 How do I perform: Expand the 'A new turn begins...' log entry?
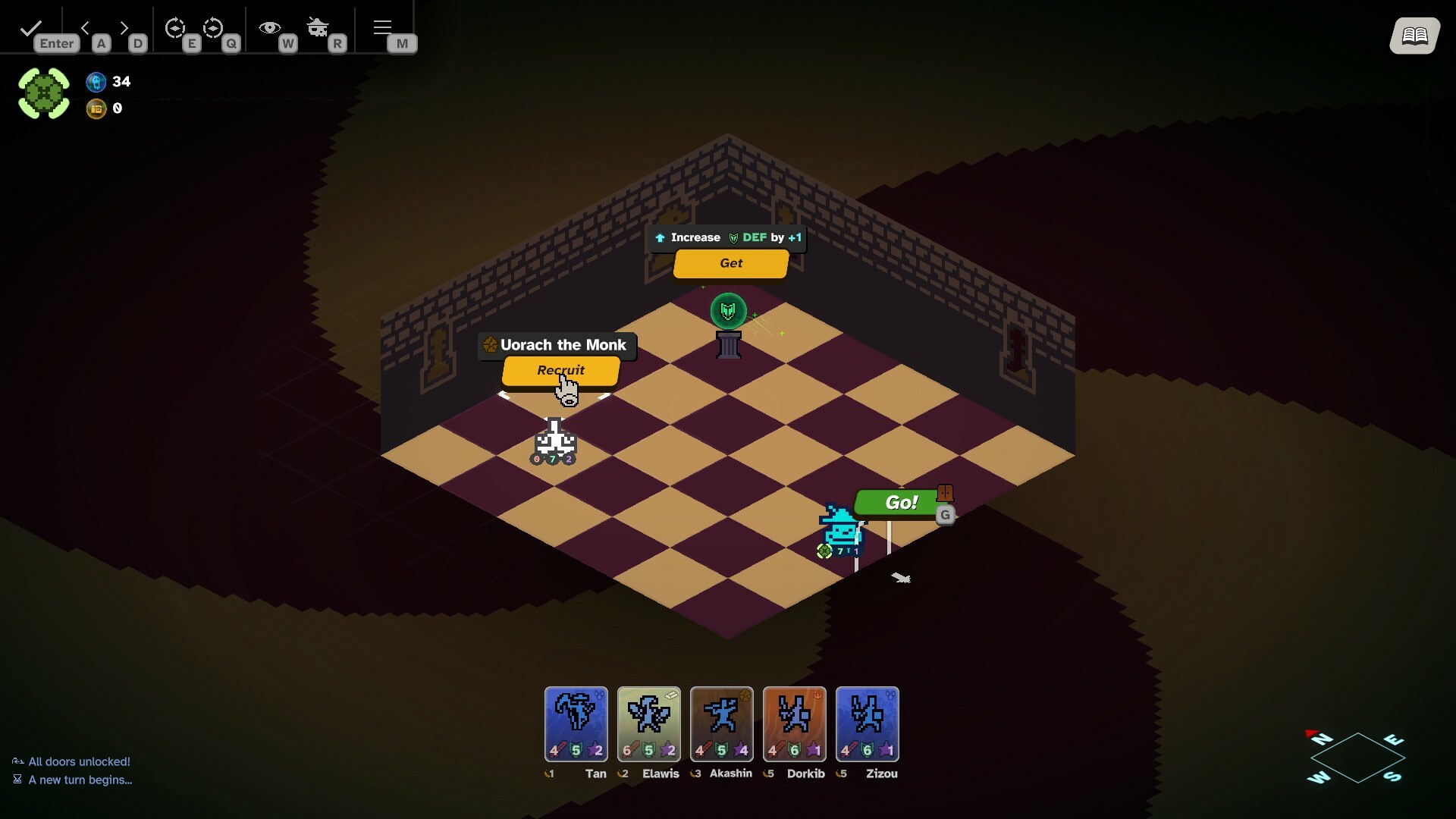coord(80,780)
